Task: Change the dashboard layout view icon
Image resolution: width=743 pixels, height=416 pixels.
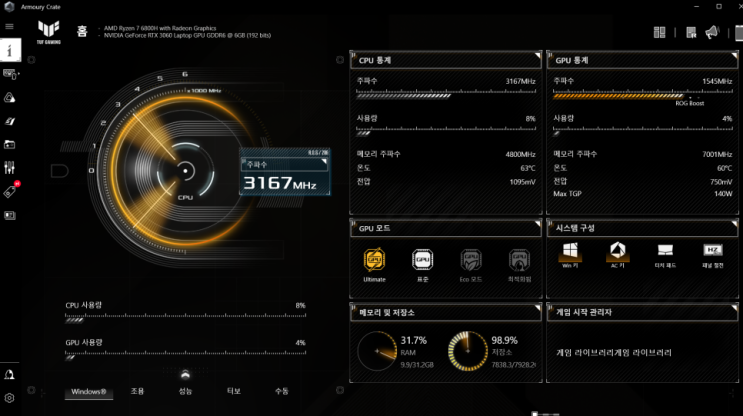Action: (660, 33)
